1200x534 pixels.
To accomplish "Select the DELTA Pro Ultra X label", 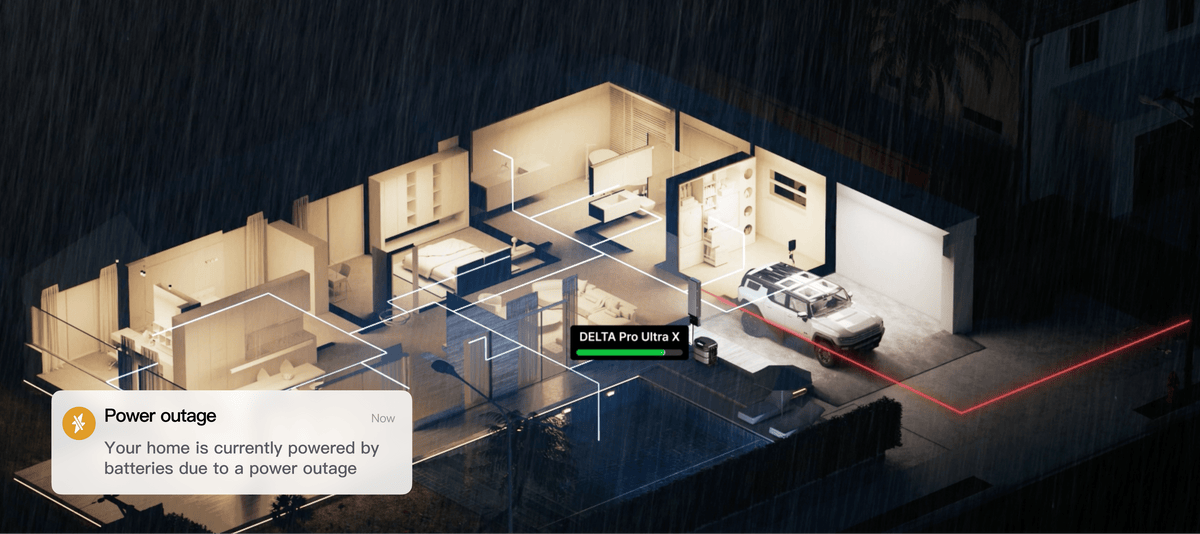I will (629, 338).
